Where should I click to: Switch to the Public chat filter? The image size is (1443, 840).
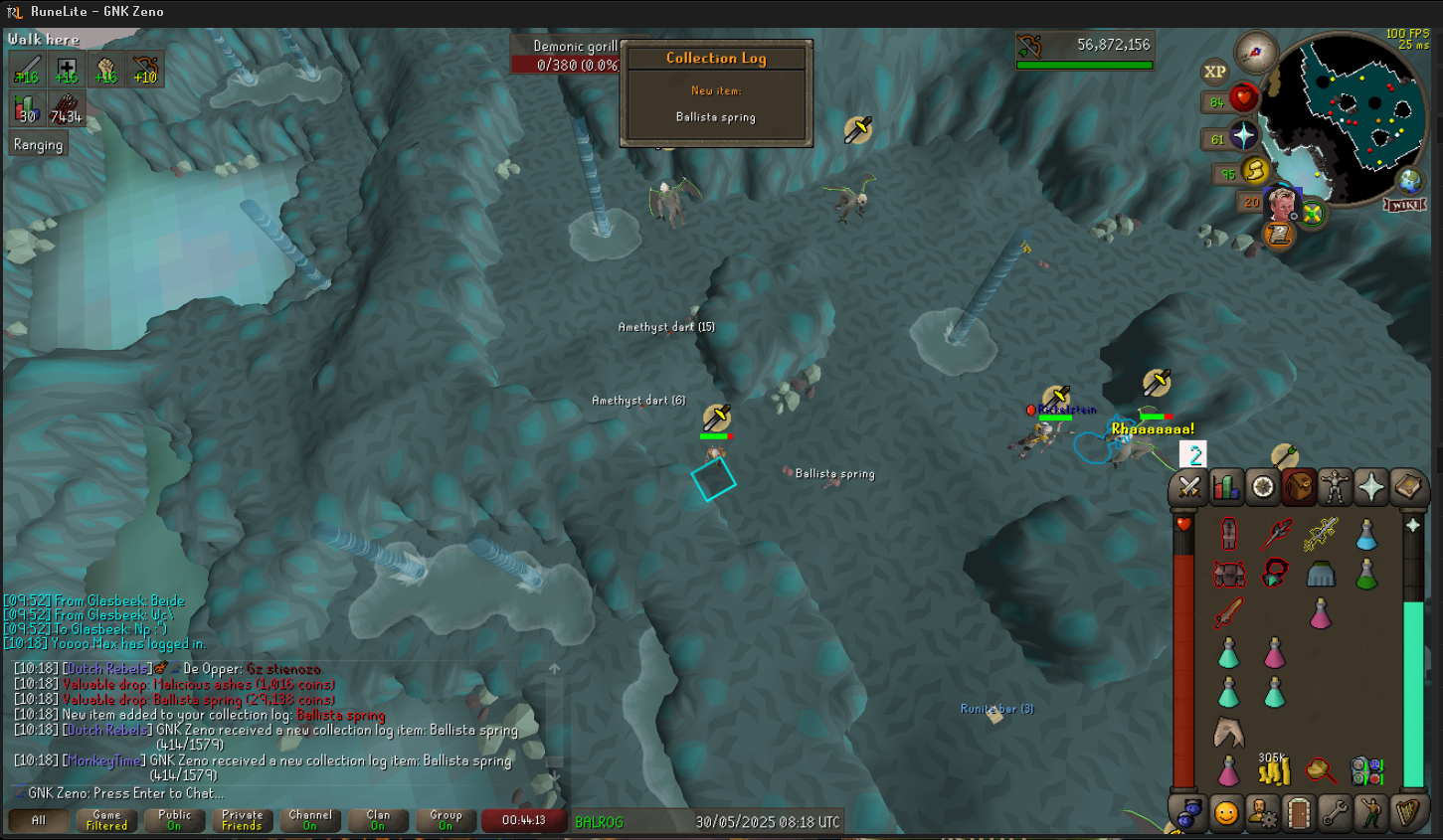click(x=175, y=820)
